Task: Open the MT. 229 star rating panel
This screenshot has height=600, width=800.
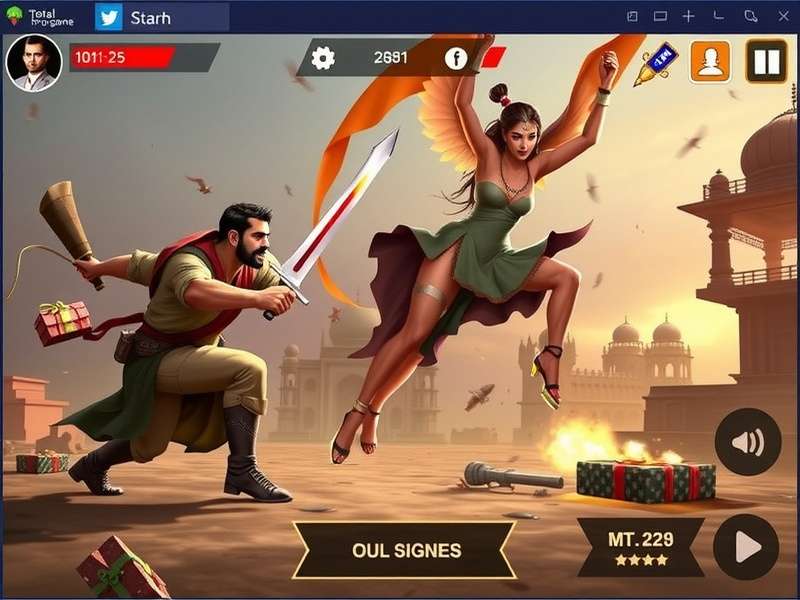Action: click(x=641, y=547)
